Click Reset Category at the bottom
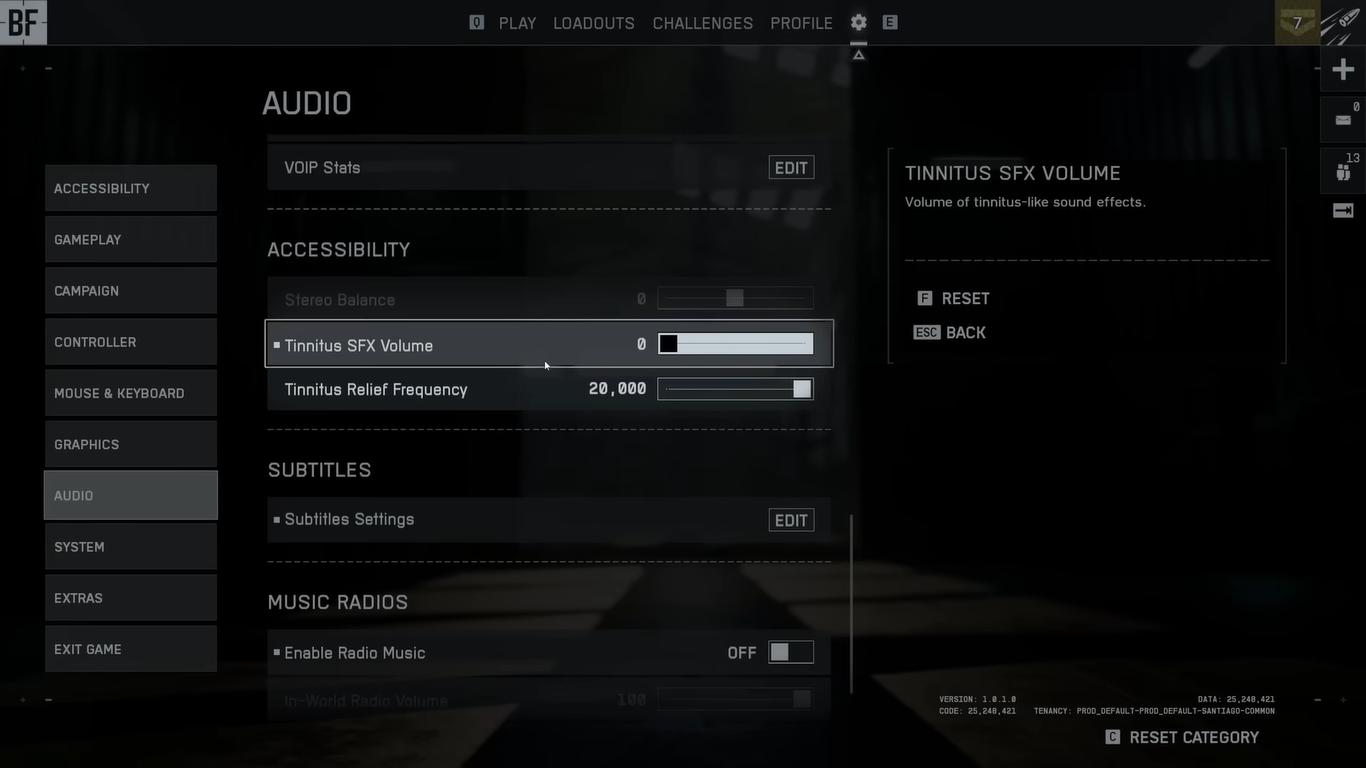Screen dimensions: 1366x768 pyautogui.click(x=1182, y=737)
